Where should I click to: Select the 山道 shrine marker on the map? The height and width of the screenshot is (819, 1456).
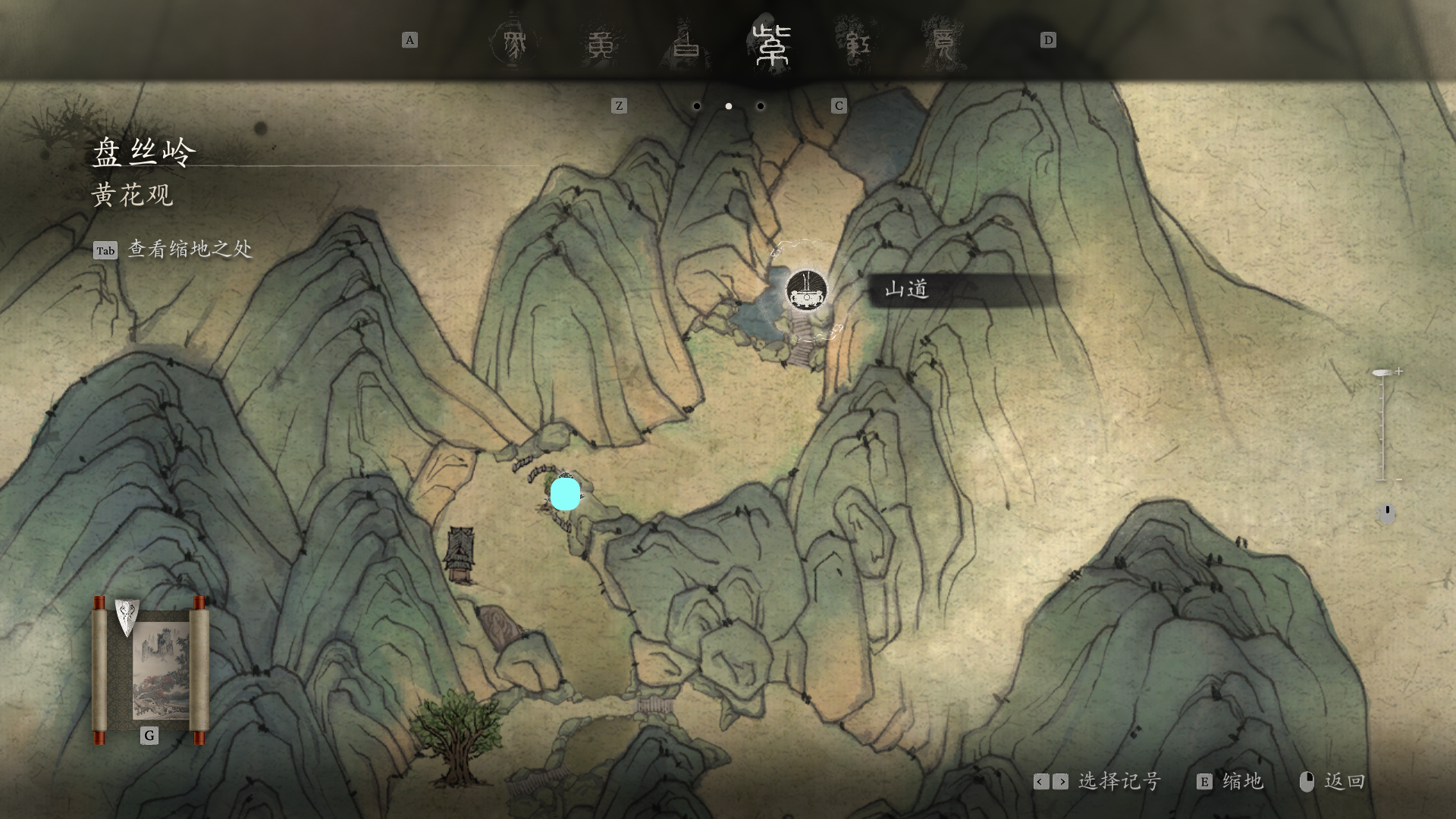[806, 290]
